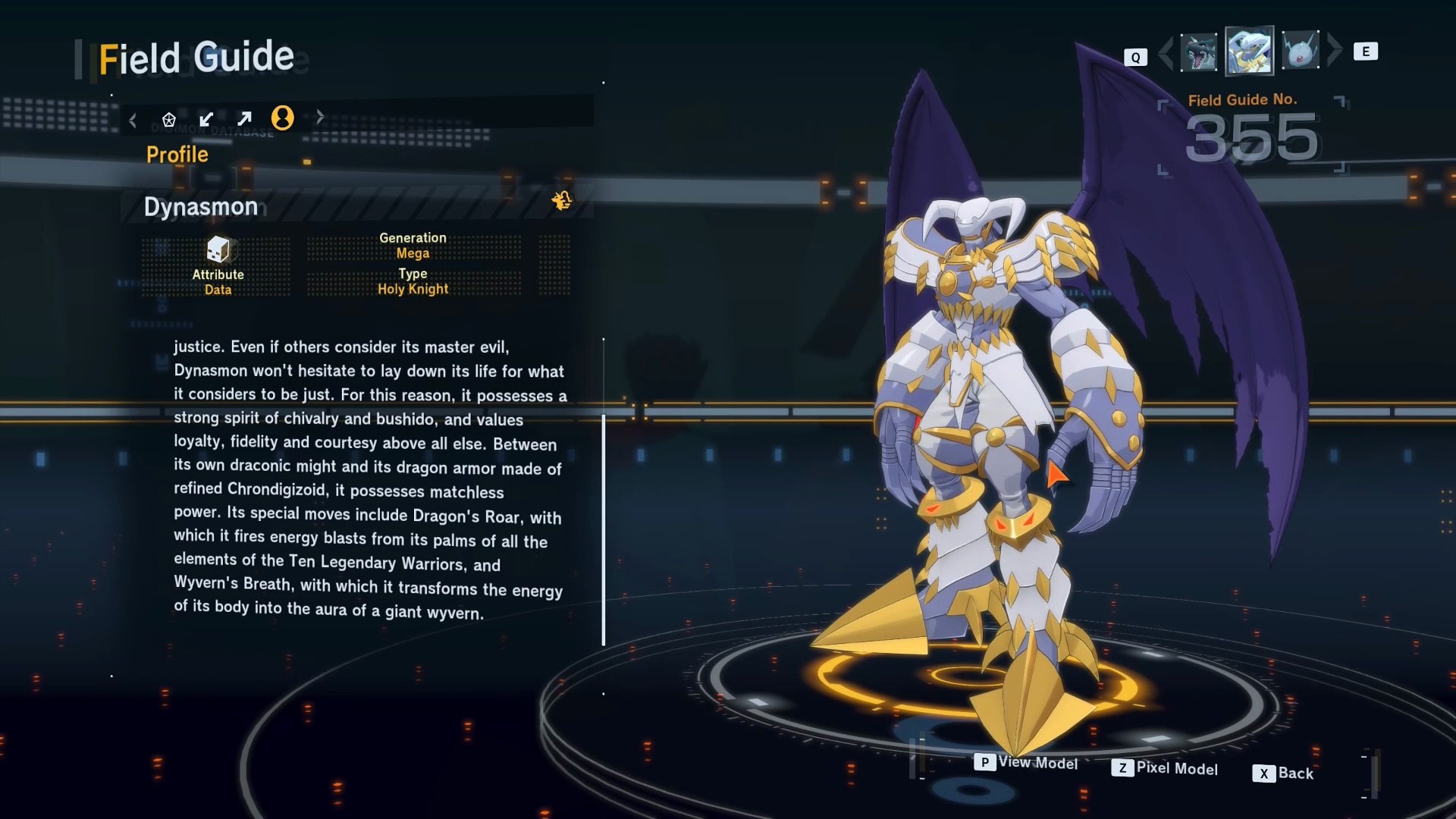Show previous Digimon with left arrow

pyautogui.click(x=1166, y=52)
